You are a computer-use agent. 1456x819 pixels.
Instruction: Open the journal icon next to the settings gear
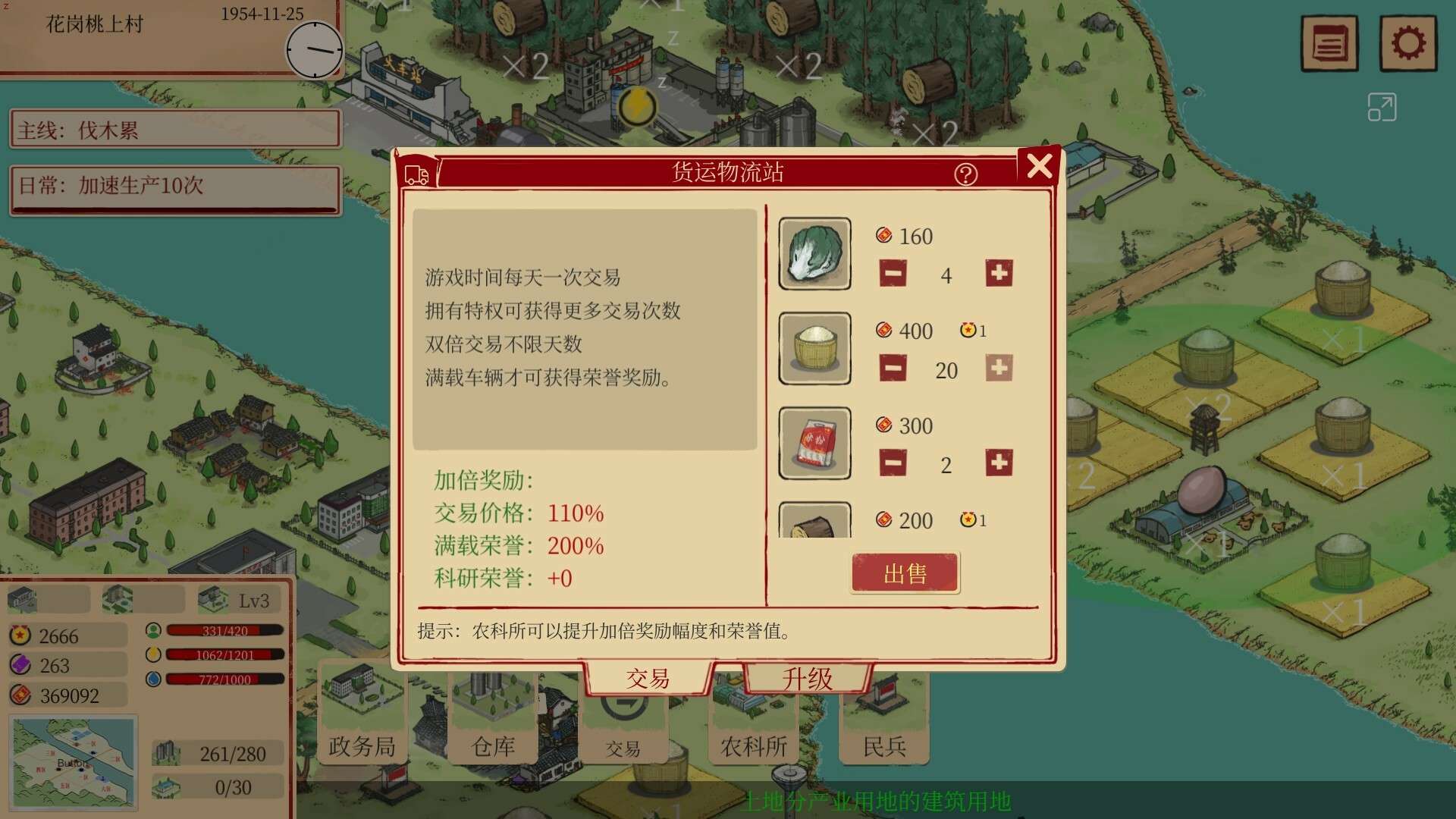tap(1329, 43)
